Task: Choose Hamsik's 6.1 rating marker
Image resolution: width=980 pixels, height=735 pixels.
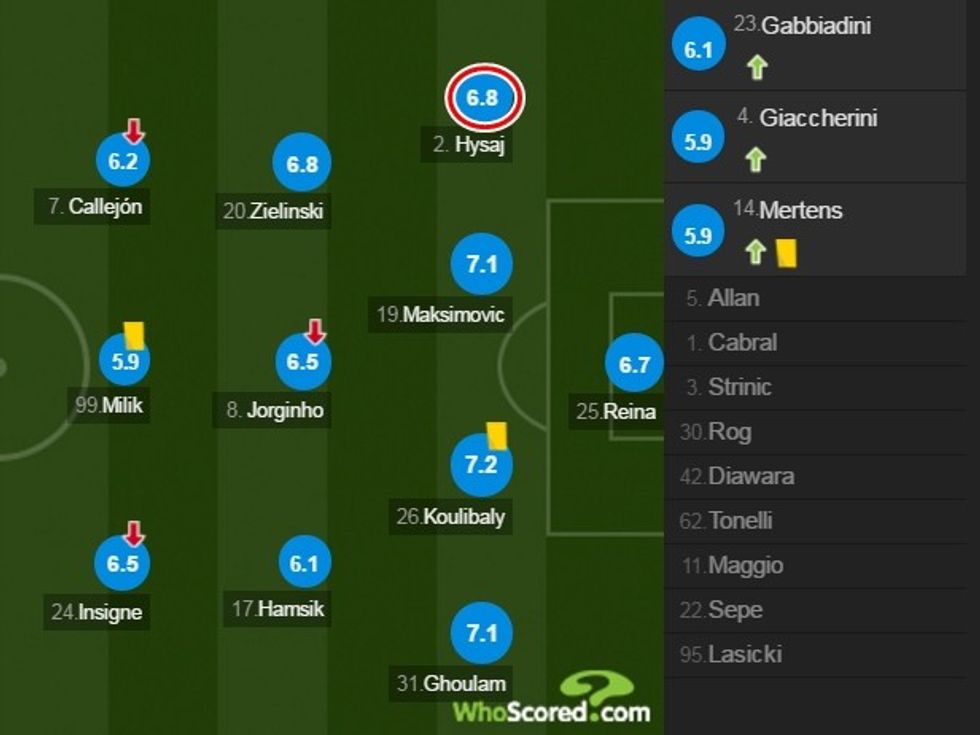Action: (303, 564)
